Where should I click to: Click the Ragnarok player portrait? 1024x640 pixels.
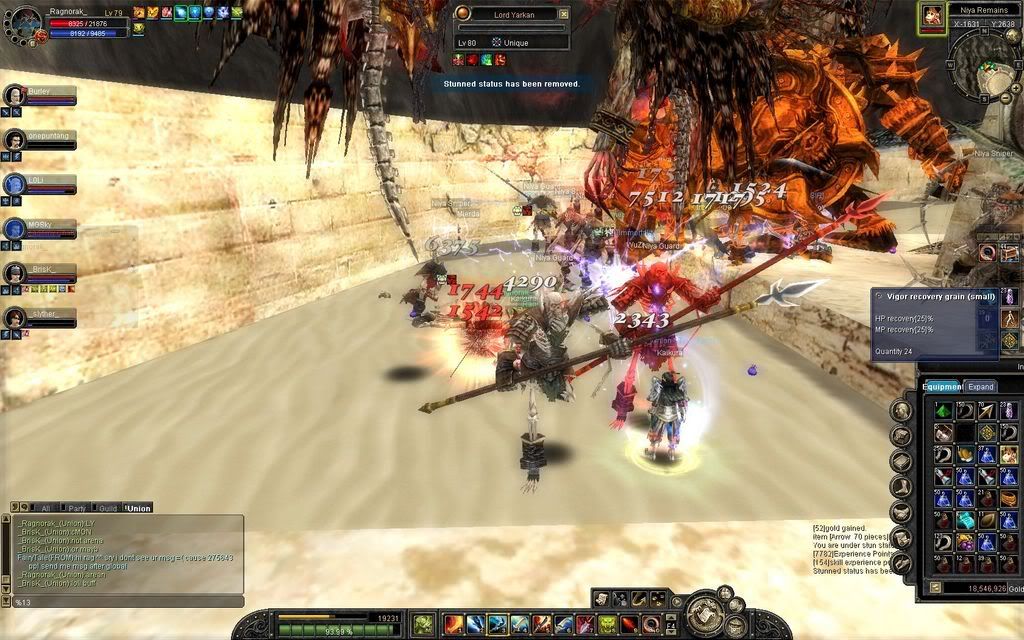click(x=27, y=22)
